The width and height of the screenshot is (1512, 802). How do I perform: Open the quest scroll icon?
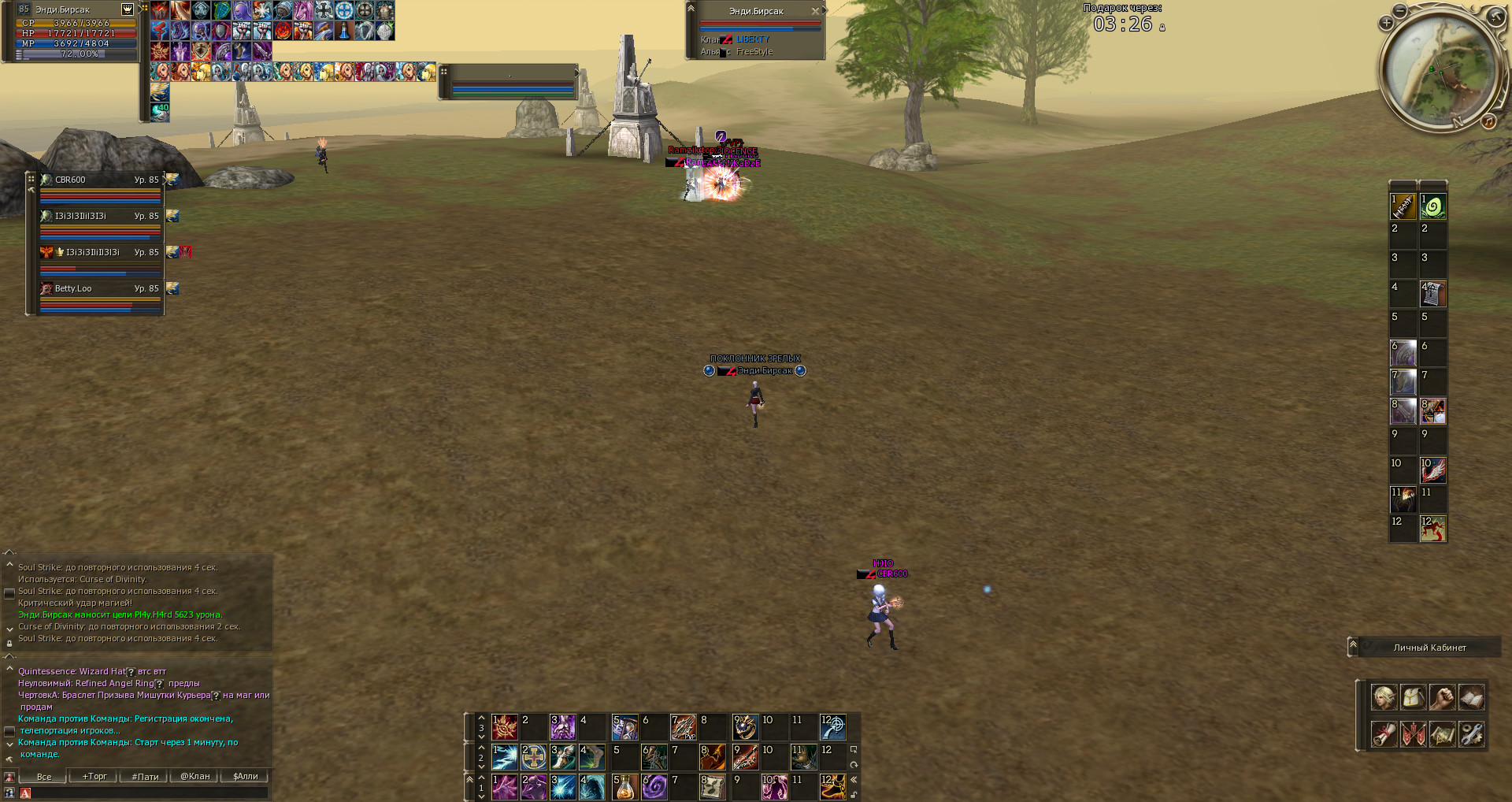[x=1384, y=734]
